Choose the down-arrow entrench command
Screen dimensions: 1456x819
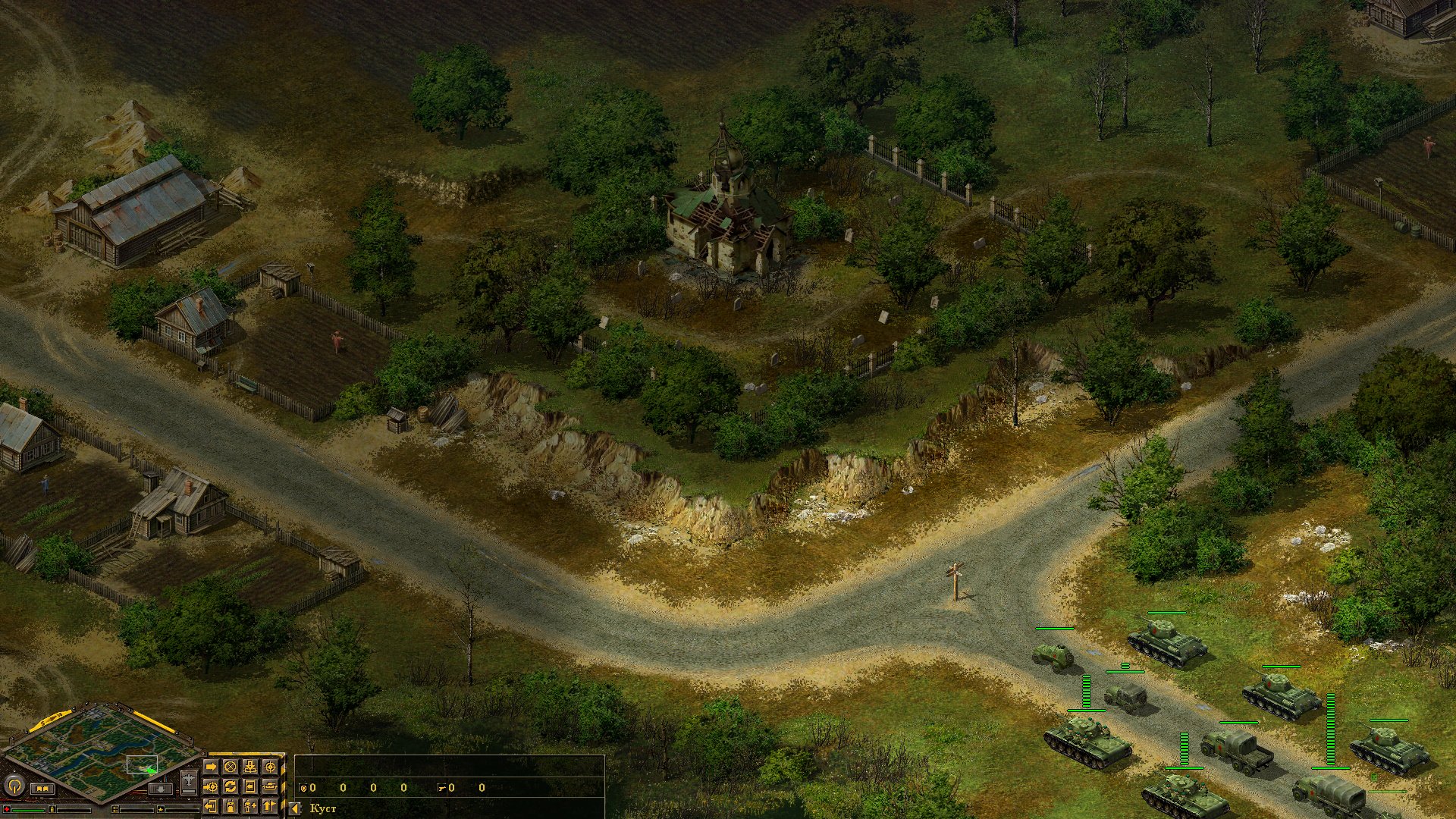point(249,767)
